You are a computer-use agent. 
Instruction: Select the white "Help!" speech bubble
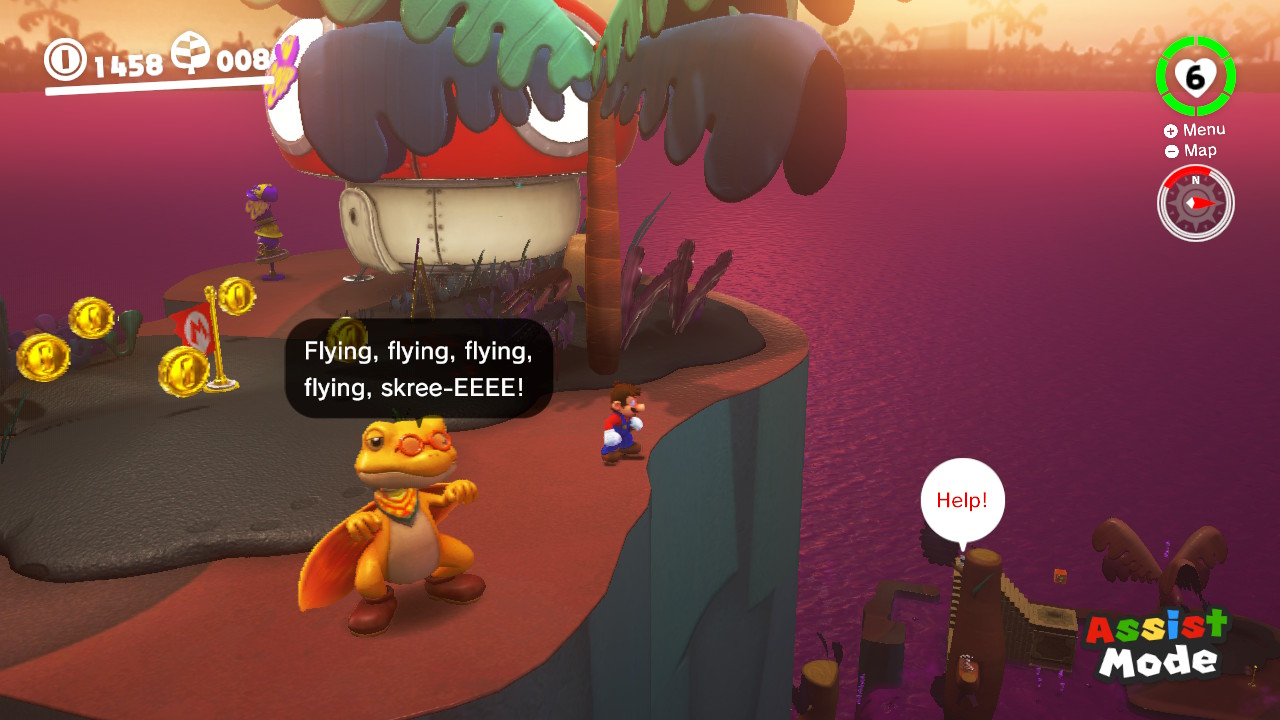(962, 500)
